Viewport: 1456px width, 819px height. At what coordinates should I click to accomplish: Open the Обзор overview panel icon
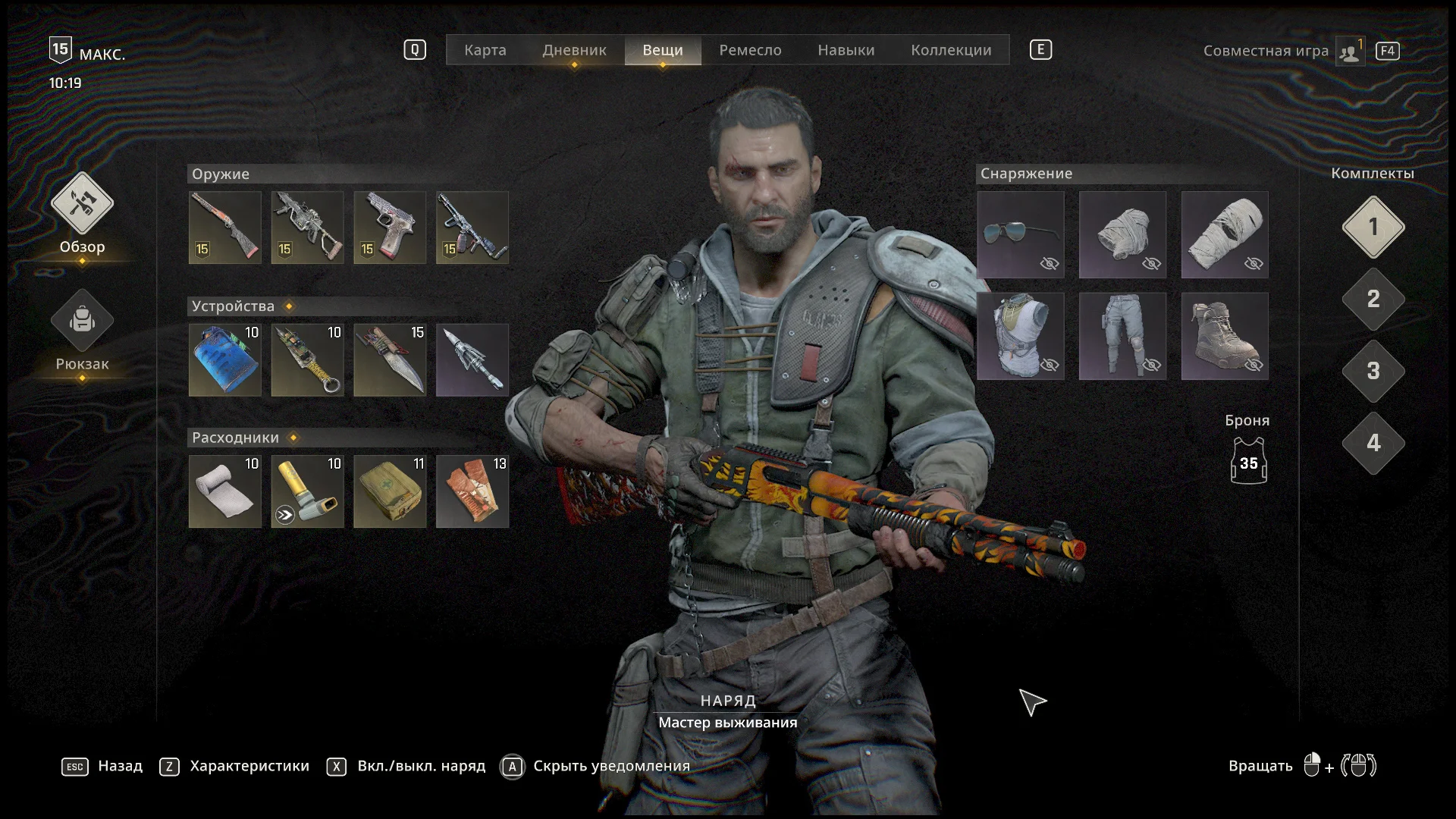click(82, 205)
